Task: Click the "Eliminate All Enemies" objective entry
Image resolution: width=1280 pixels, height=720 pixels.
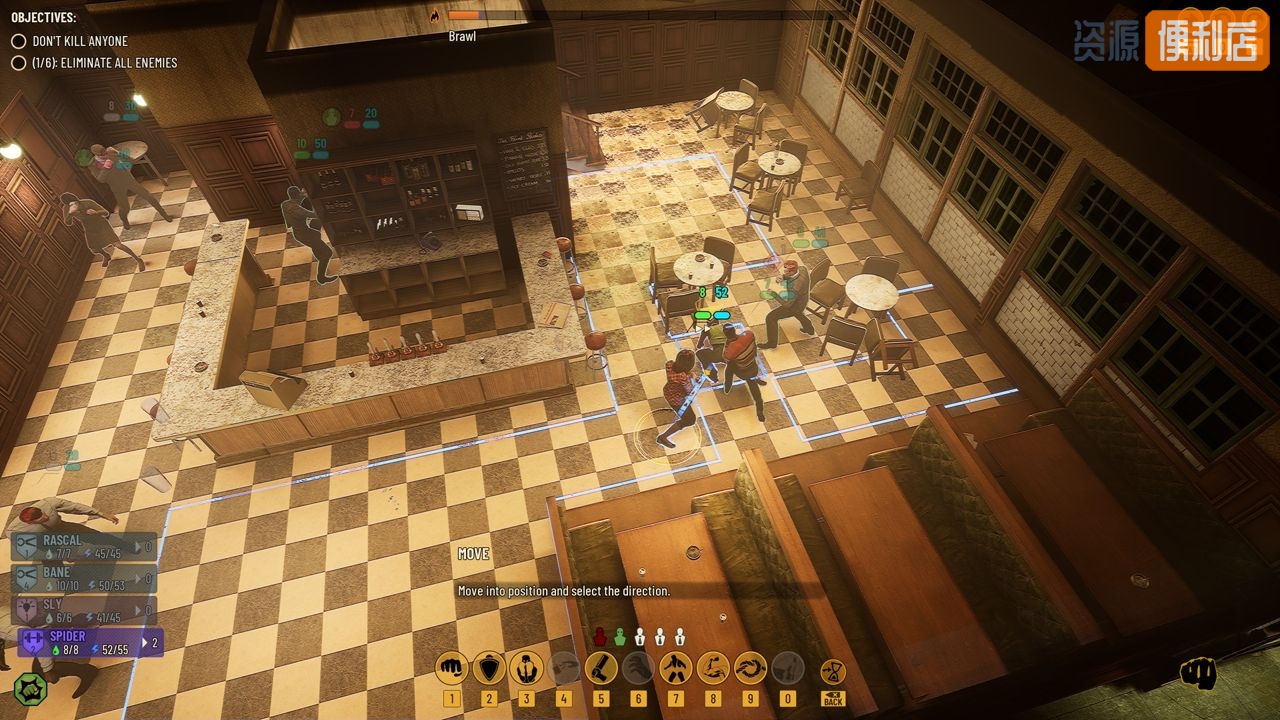Action: click(x=104, y=63)
